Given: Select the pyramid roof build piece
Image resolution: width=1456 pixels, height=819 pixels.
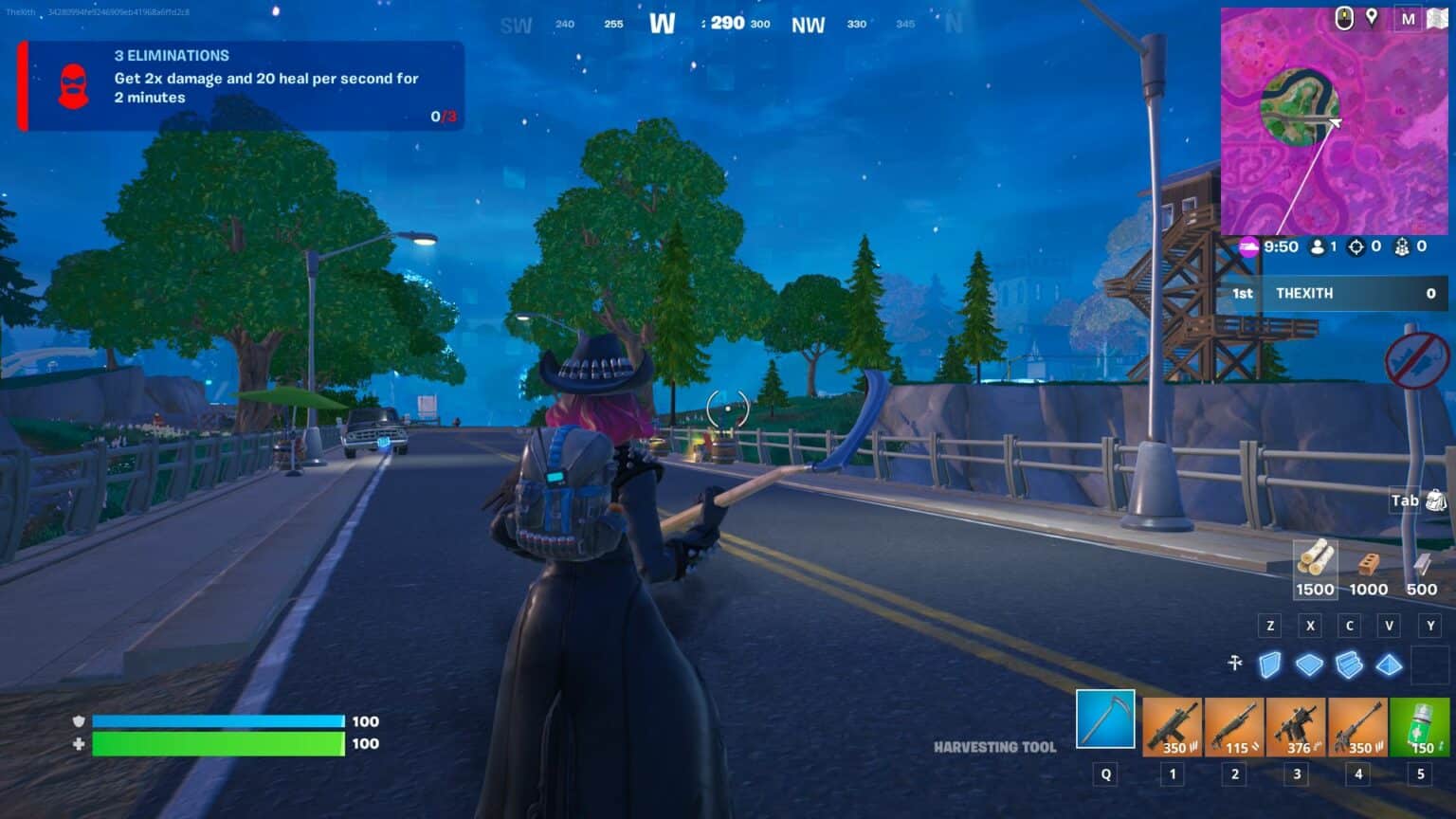Looking at the screenshot, I should (x=1389, y=665).
